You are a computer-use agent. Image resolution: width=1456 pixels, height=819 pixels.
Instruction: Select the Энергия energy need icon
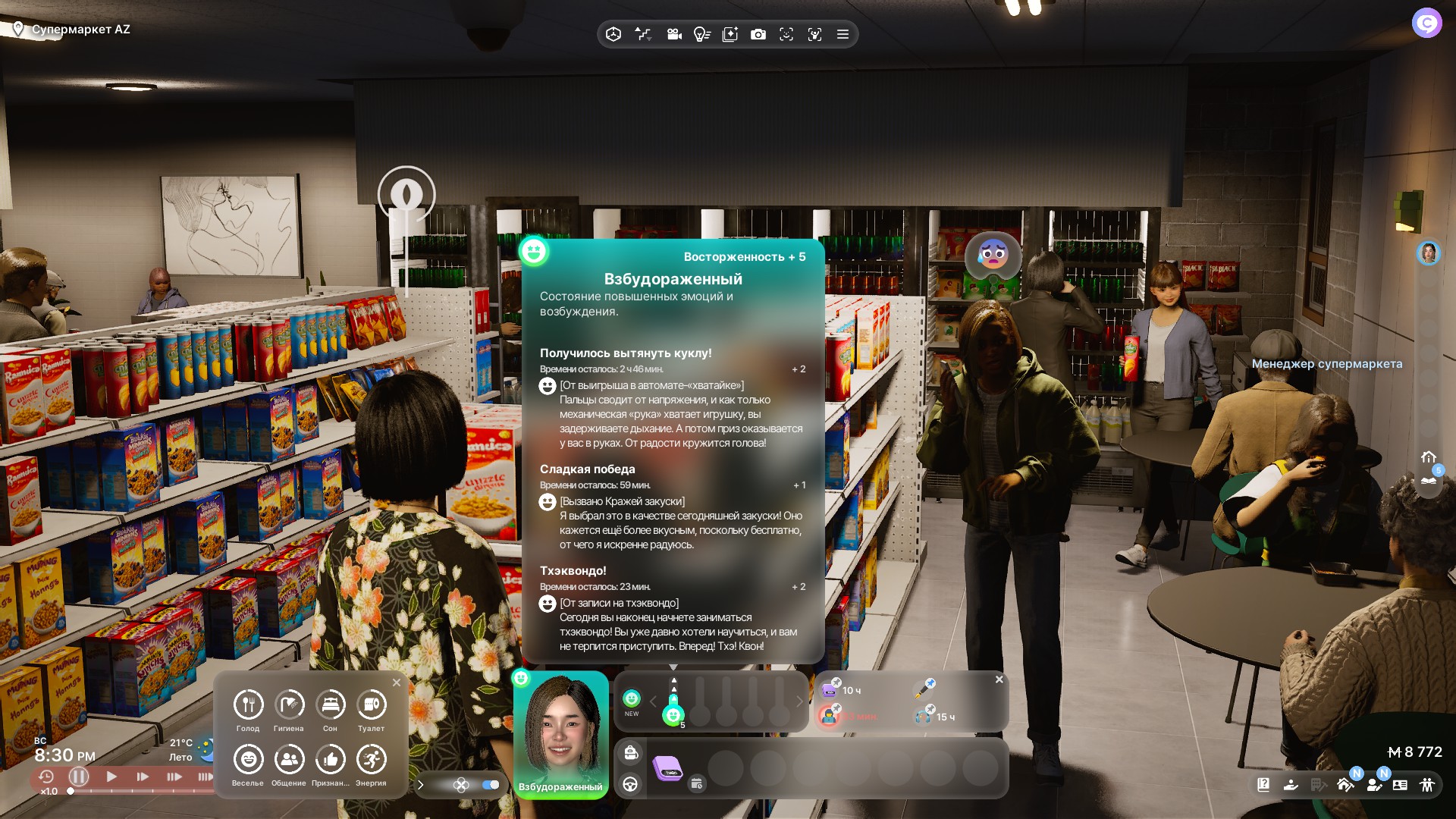pos(371,760)
